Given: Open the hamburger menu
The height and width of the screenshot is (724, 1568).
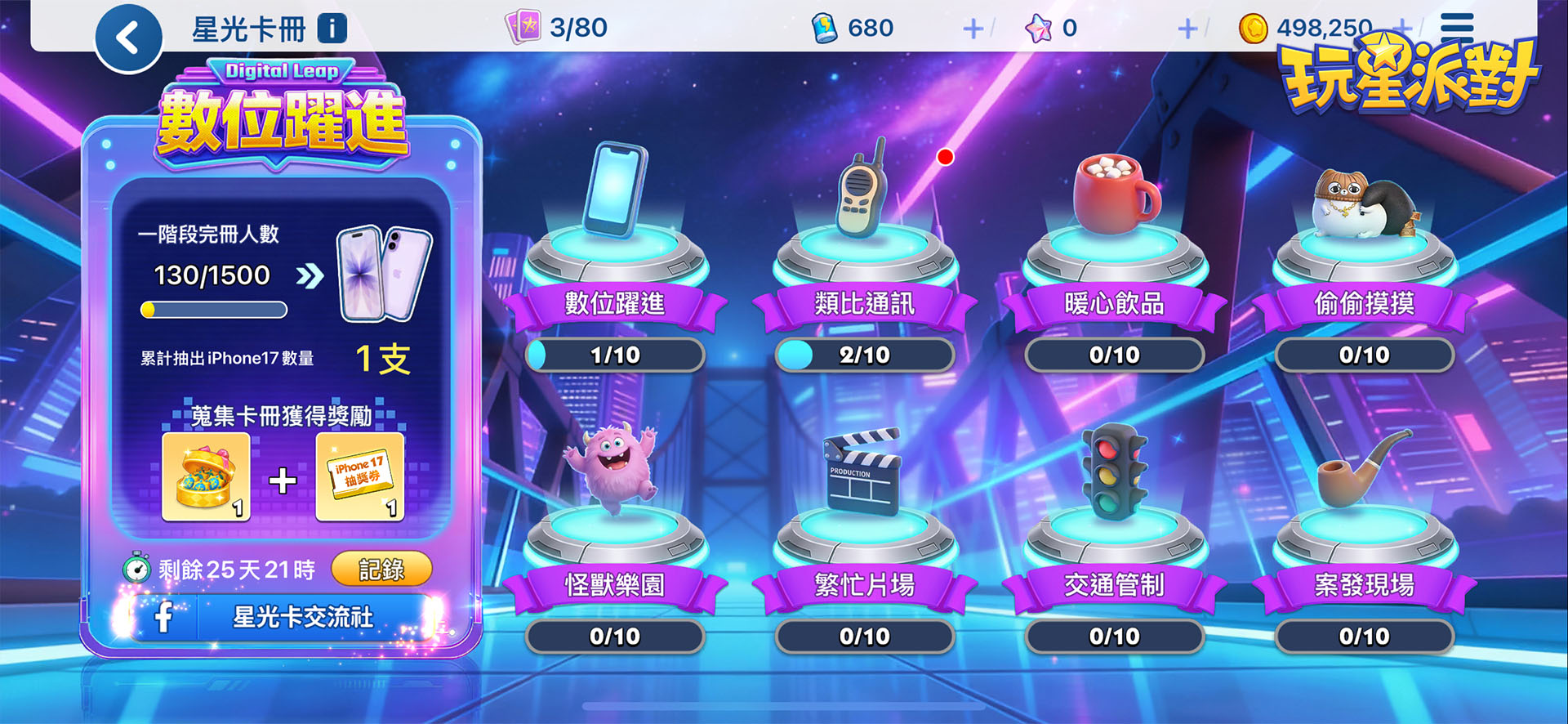Looking at the screenshot, I should tap(1456, 28).
